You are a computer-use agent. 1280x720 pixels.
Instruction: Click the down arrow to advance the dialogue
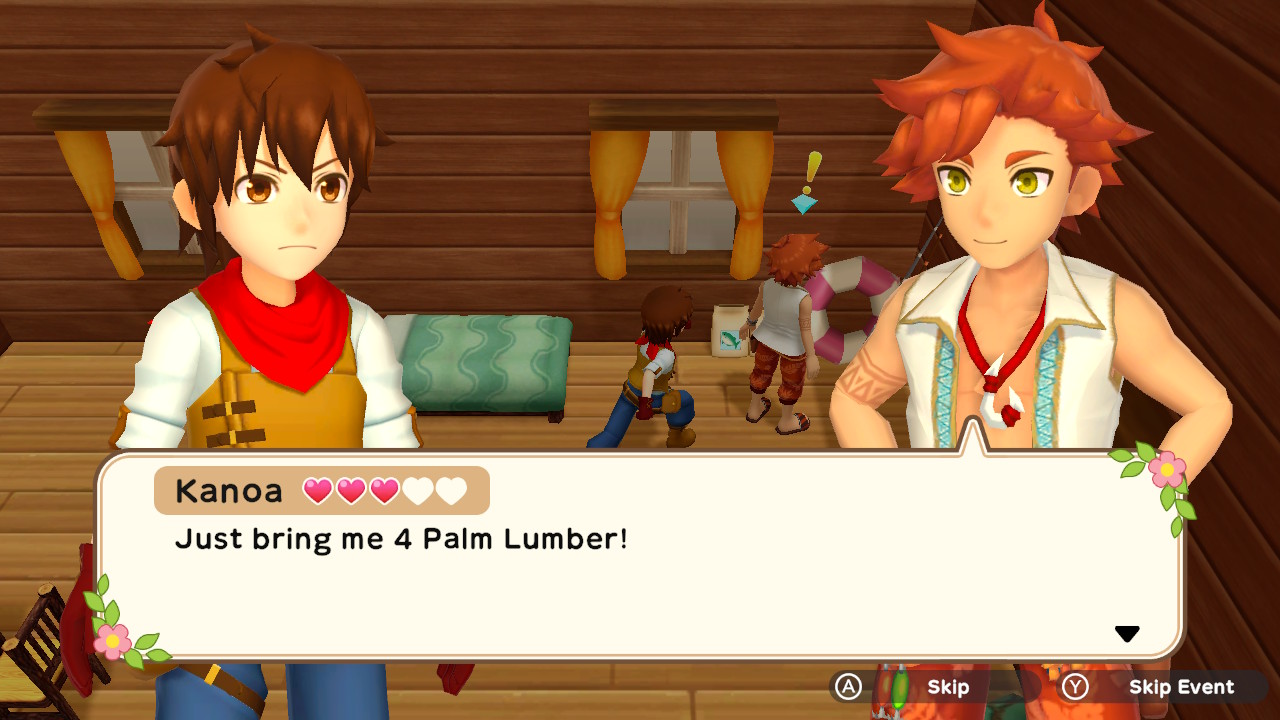point(1128,632)
